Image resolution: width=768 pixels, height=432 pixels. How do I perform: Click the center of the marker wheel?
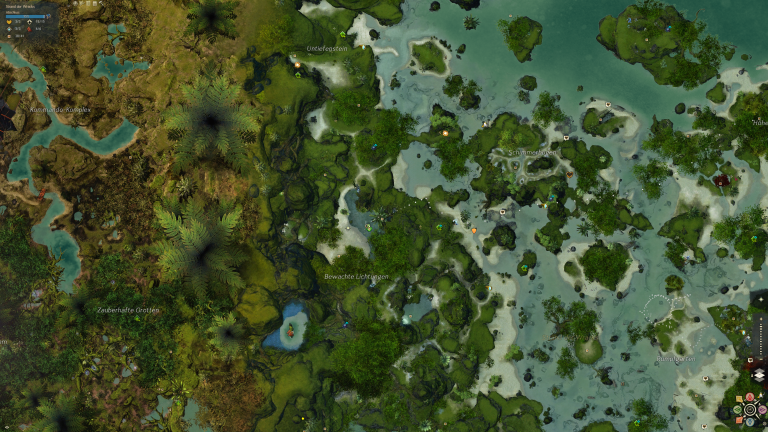[750, 409]
